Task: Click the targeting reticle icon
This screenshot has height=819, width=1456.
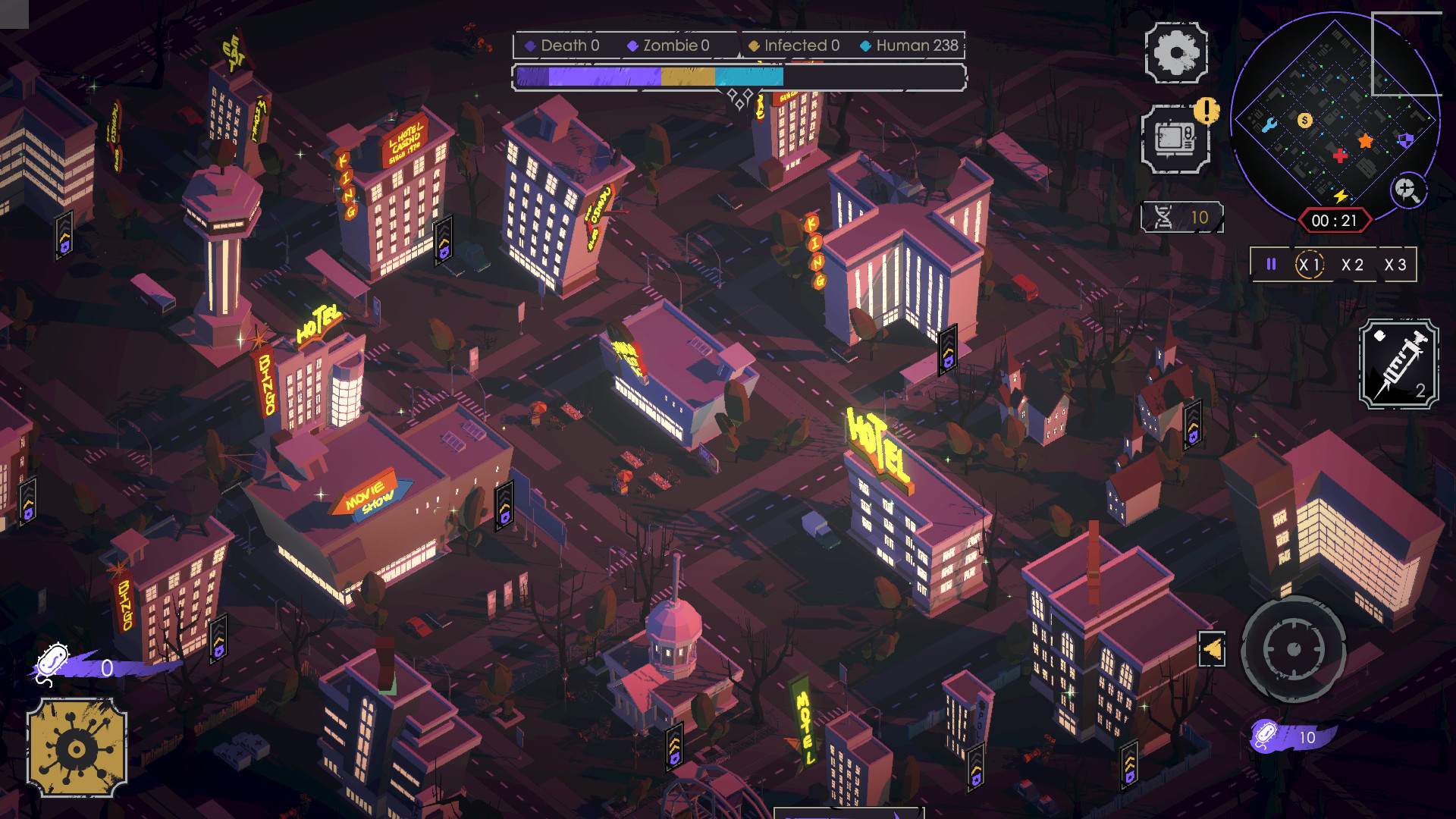Action: (x=1293, y=651)
